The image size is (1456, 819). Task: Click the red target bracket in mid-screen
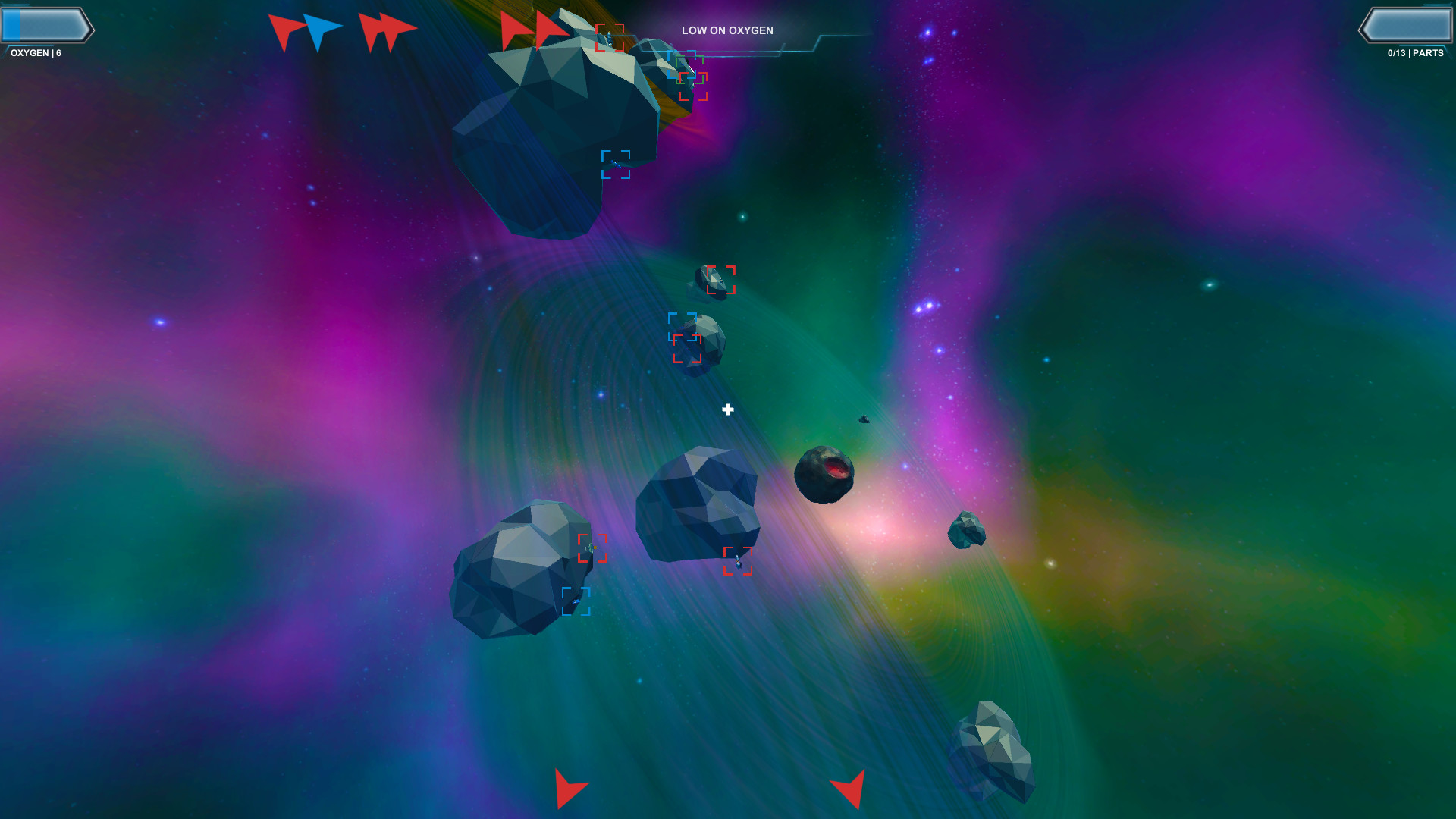click(721, 281)
